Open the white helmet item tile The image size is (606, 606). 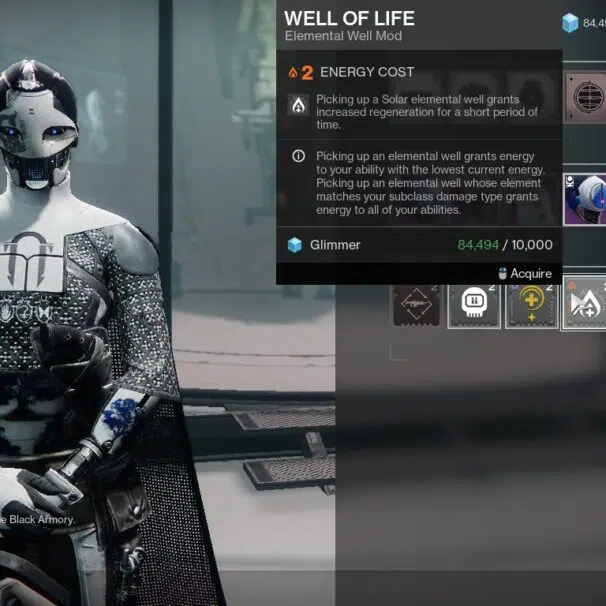(585, 196)
